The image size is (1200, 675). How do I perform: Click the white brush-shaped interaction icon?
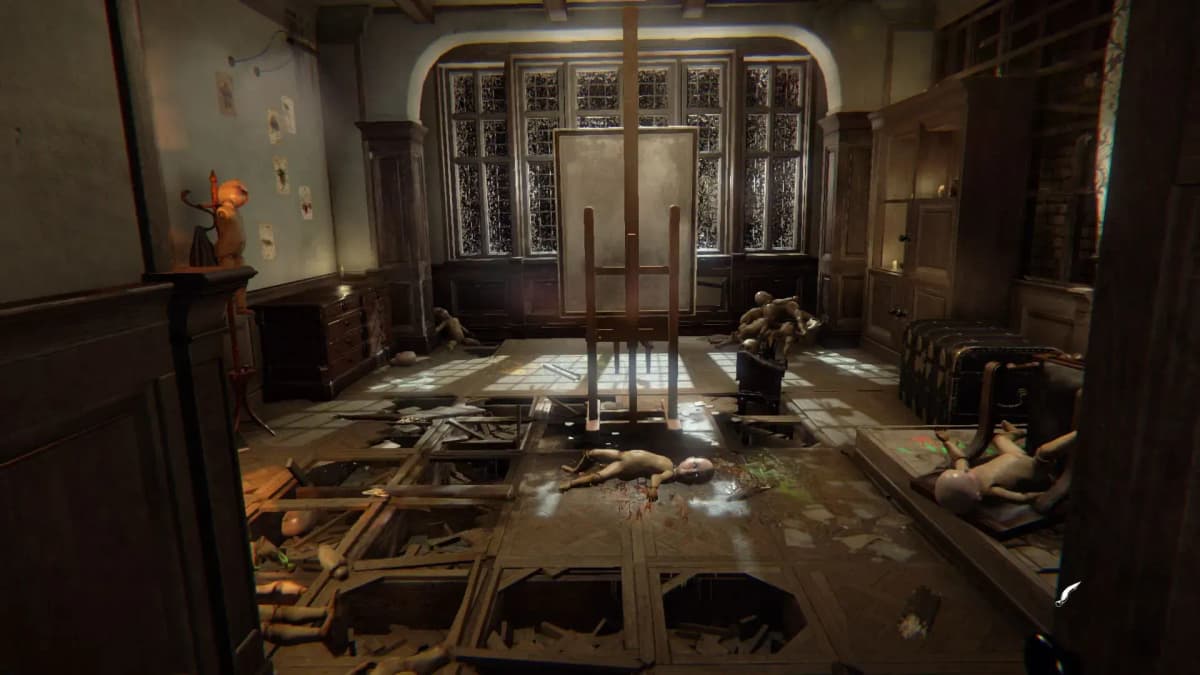tap(1069, 591)
